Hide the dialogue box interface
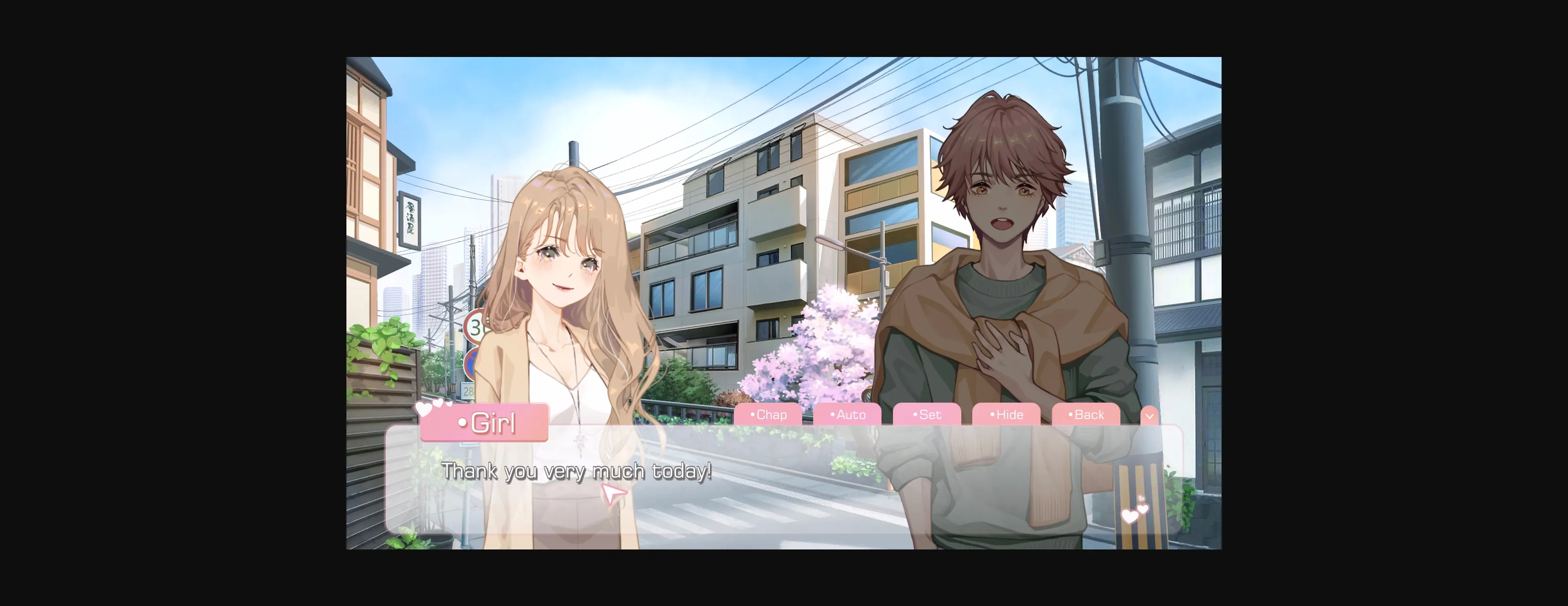The image size is (1568, 606). tap(1006, 415)
